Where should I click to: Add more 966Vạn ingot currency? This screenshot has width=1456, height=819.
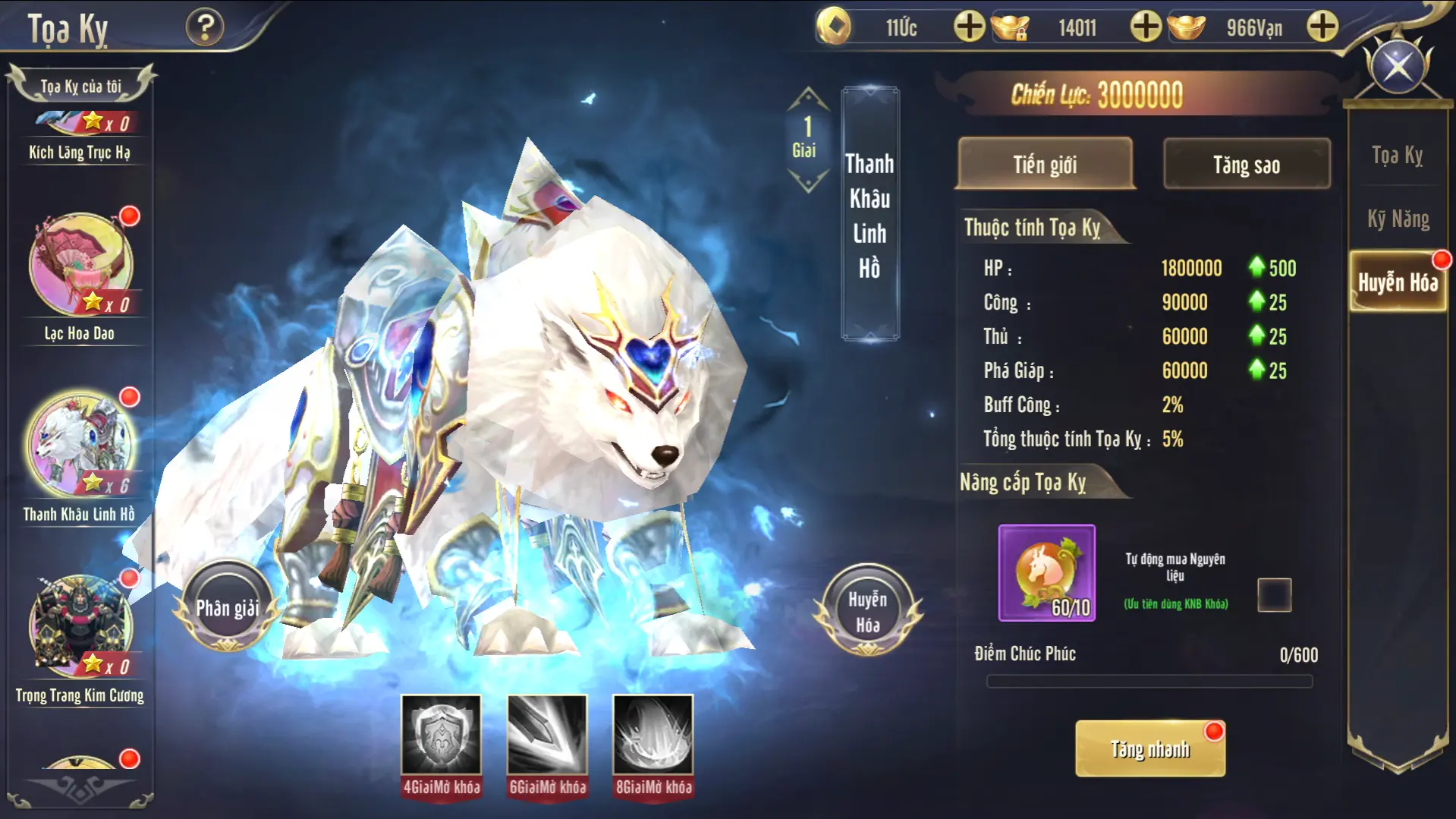point(1322,27)
